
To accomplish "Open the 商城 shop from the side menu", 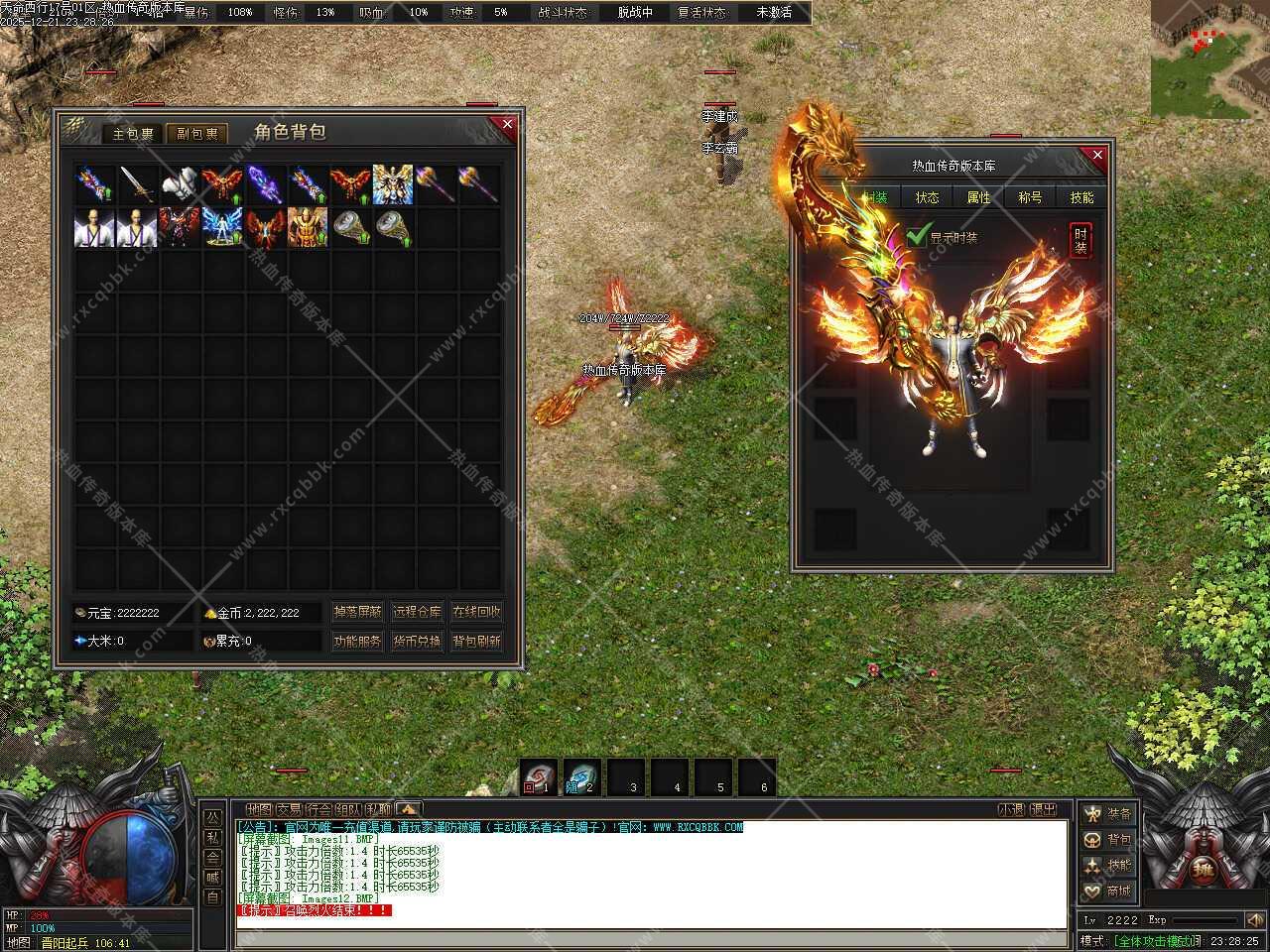I will tap(1107, 891).
